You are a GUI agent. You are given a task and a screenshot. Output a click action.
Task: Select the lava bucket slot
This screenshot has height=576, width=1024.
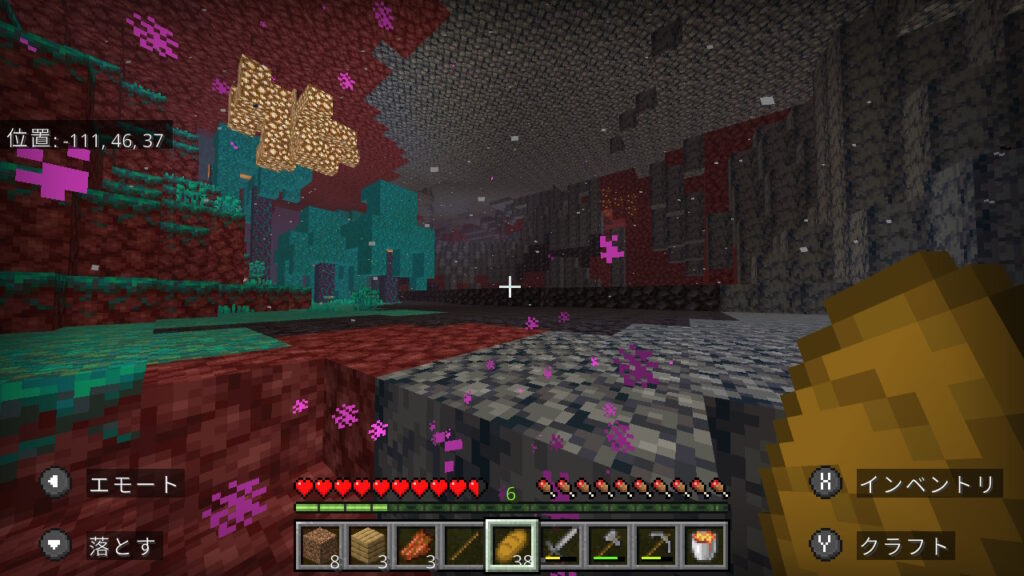point(703,546)
